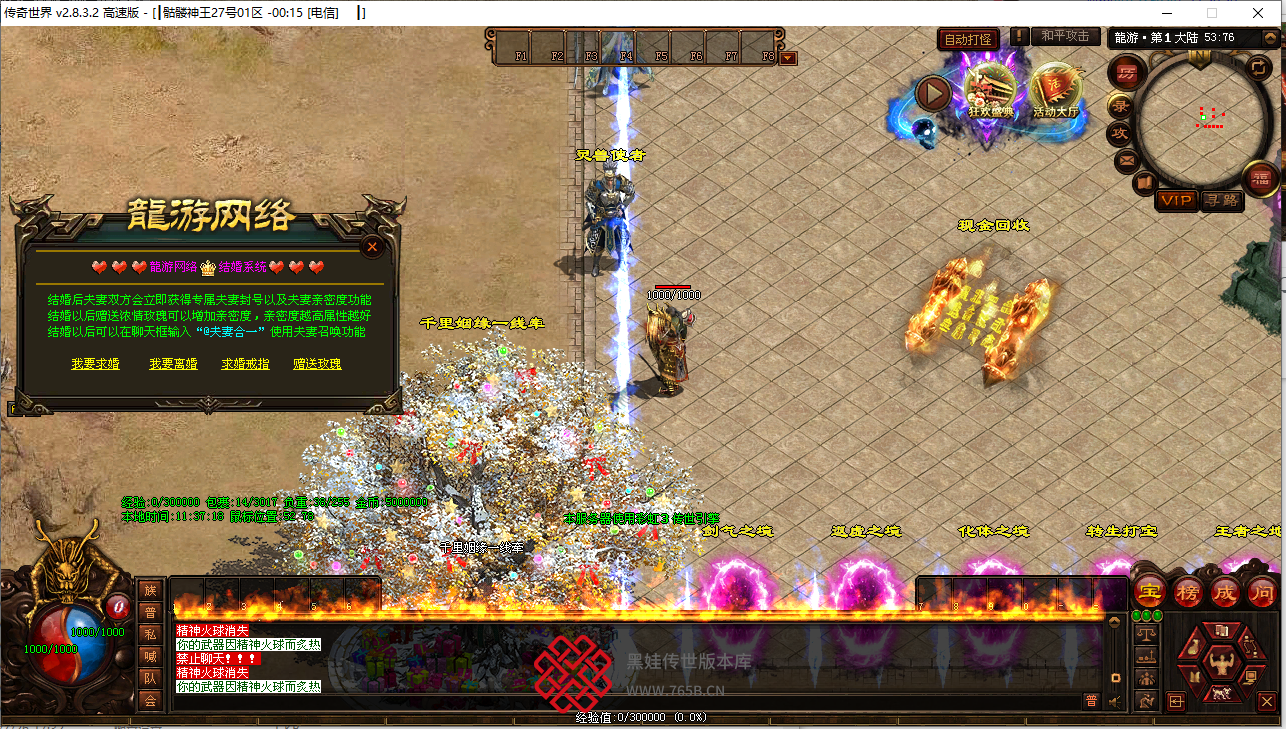
Task: Select the 喊 shout chat channel
Action: 150,656
